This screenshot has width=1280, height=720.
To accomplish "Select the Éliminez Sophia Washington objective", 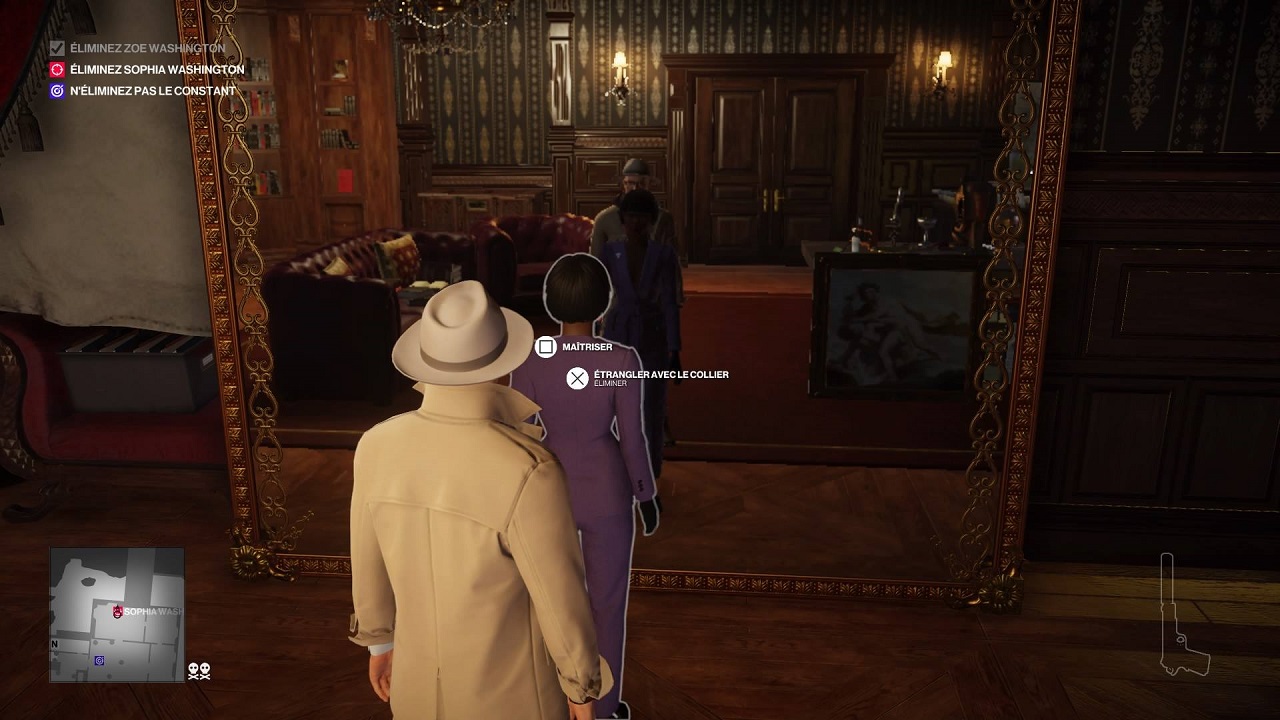I will [x=156, y=70].
